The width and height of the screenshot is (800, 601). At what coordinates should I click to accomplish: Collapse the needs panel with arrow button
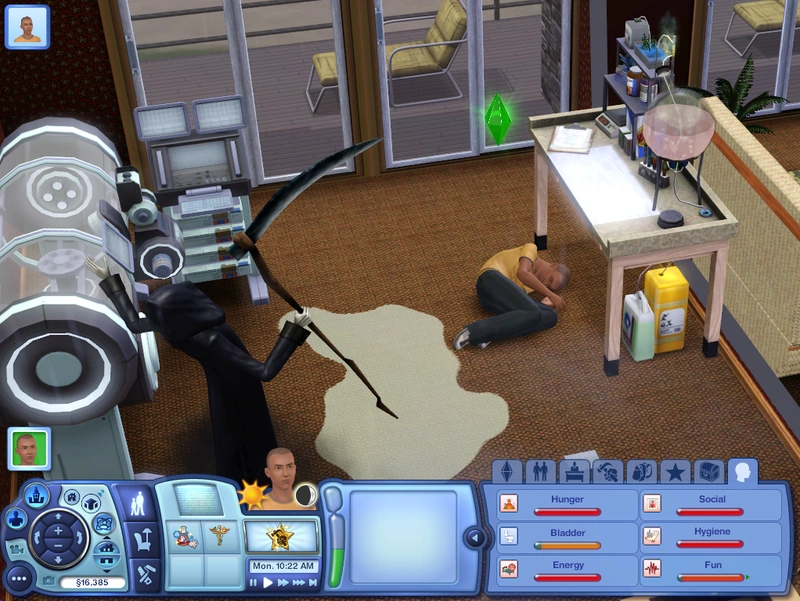(476, 538)
